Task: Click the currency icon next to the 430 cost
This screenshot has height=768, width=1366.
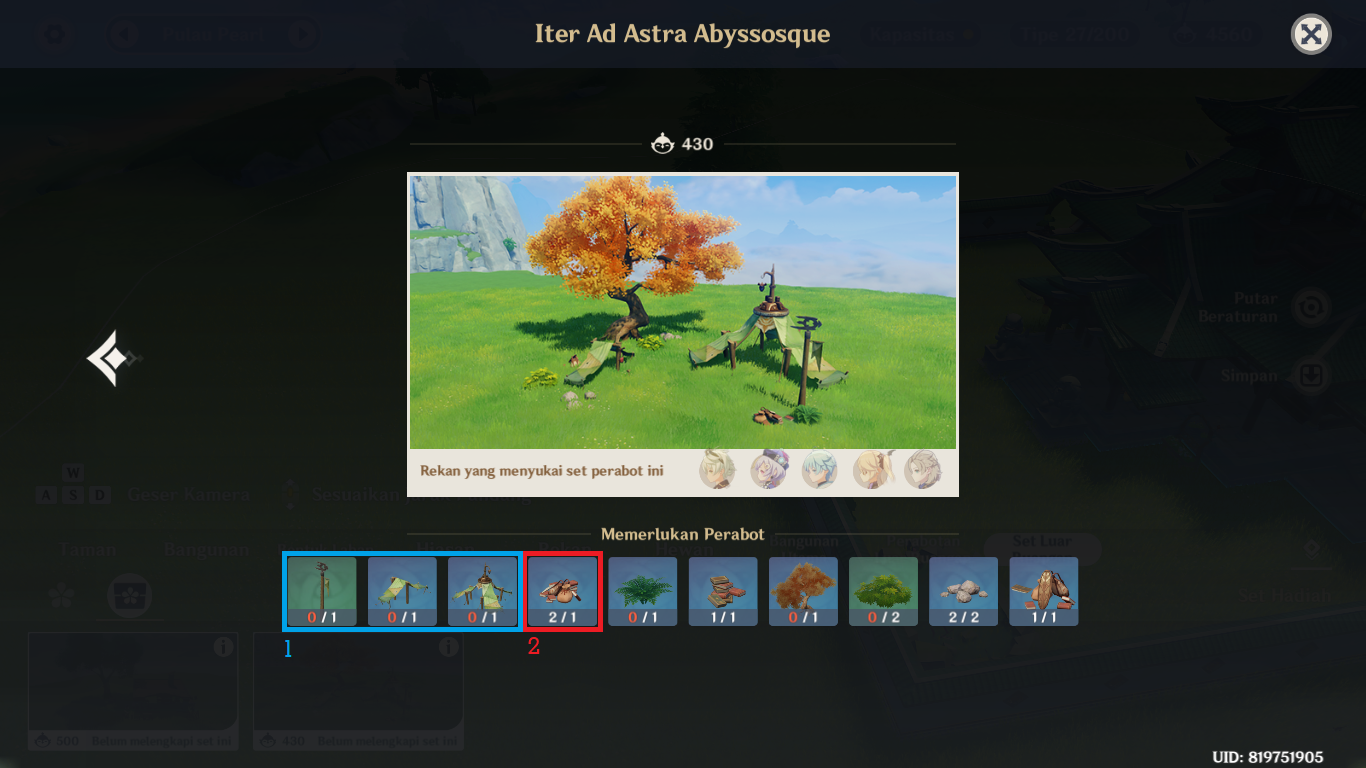Action: pos(663,144)
